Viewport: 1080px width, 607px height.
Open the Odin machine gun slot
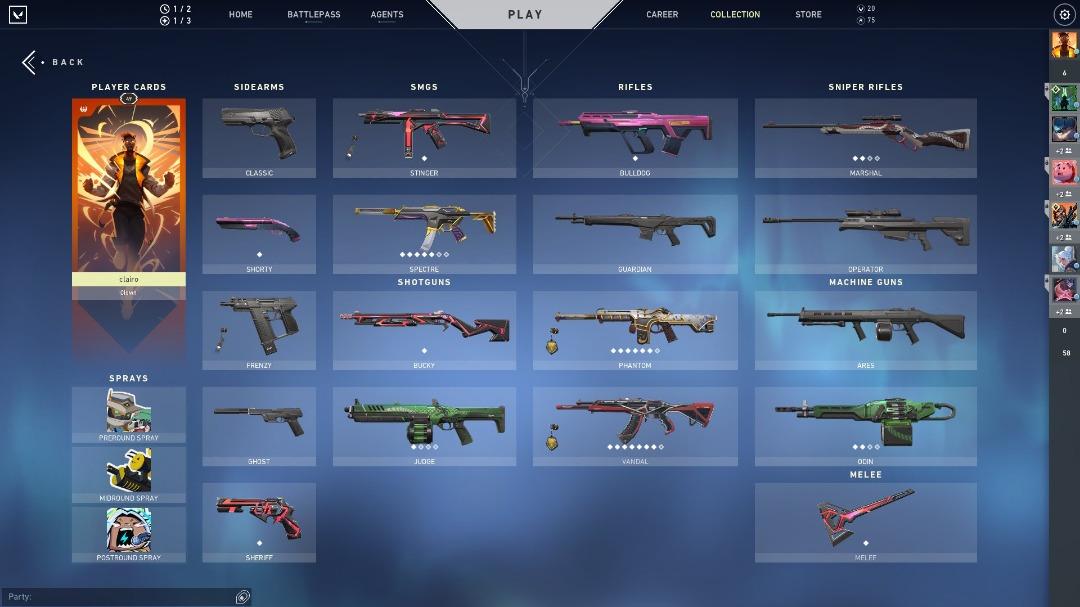tap(865, 425)
